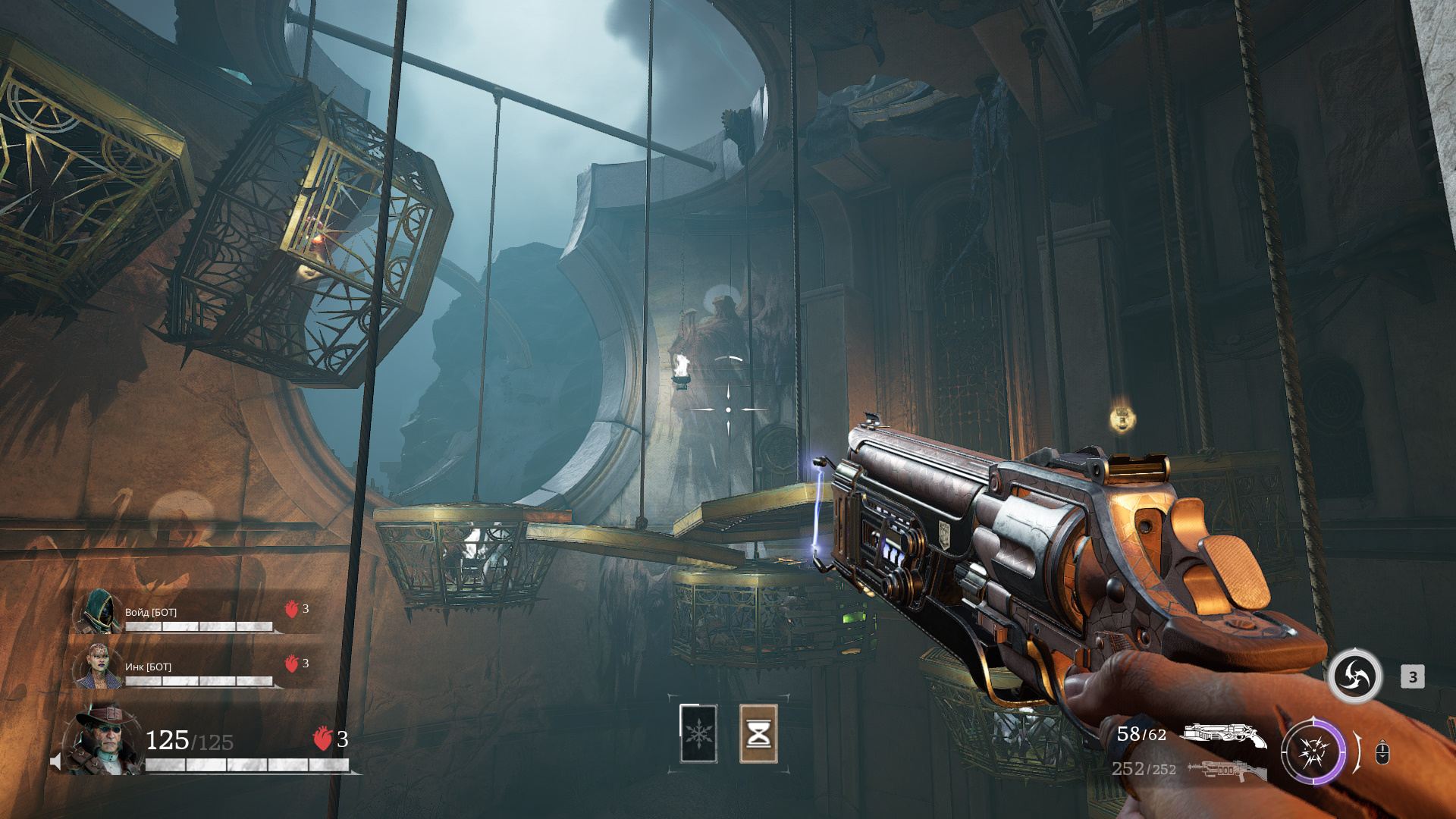Viewport: 1456px width, 819px height.
Task: Select the snowflake card slot
Action: pos(698,733)
